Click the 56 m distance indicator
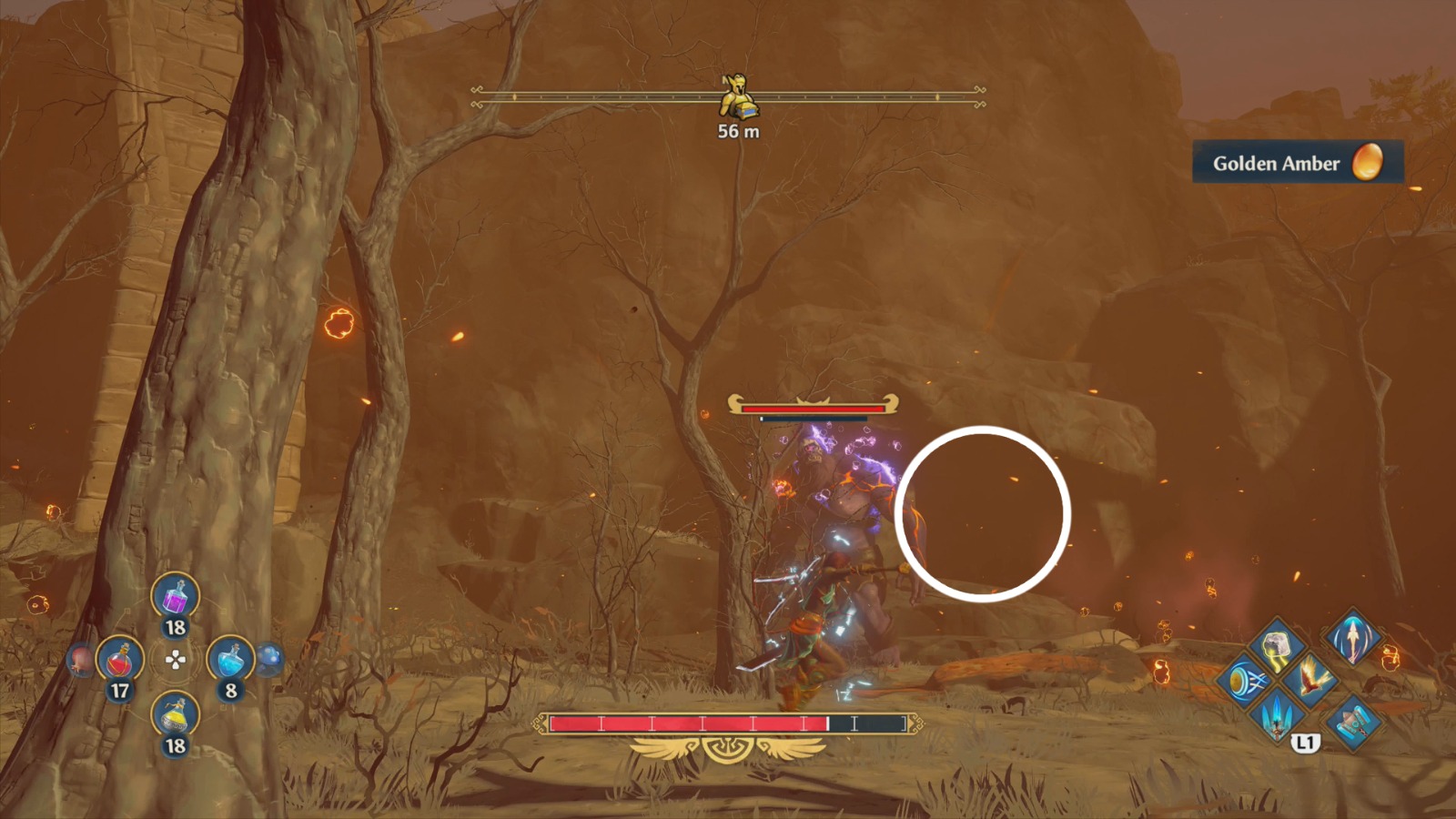 point(739,130)
